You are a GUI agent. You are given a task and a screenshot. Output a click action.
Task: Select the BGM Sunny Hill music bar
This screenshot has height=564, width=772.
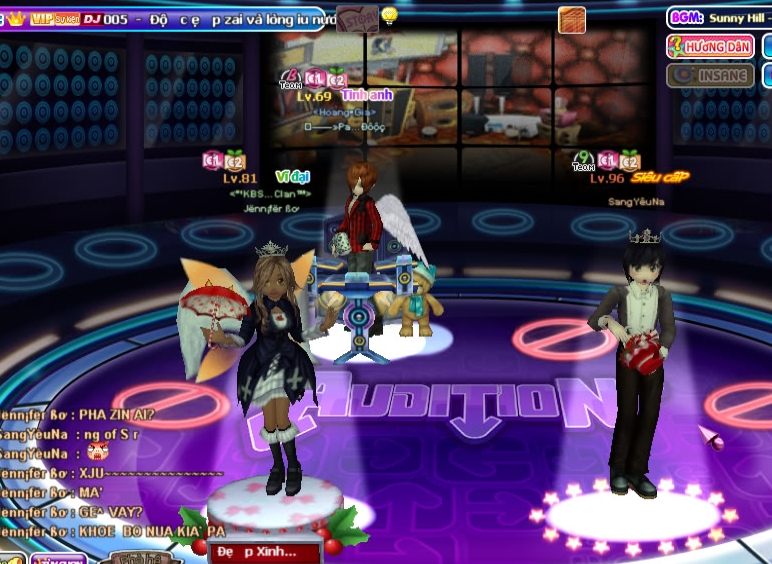coord(719,17)
